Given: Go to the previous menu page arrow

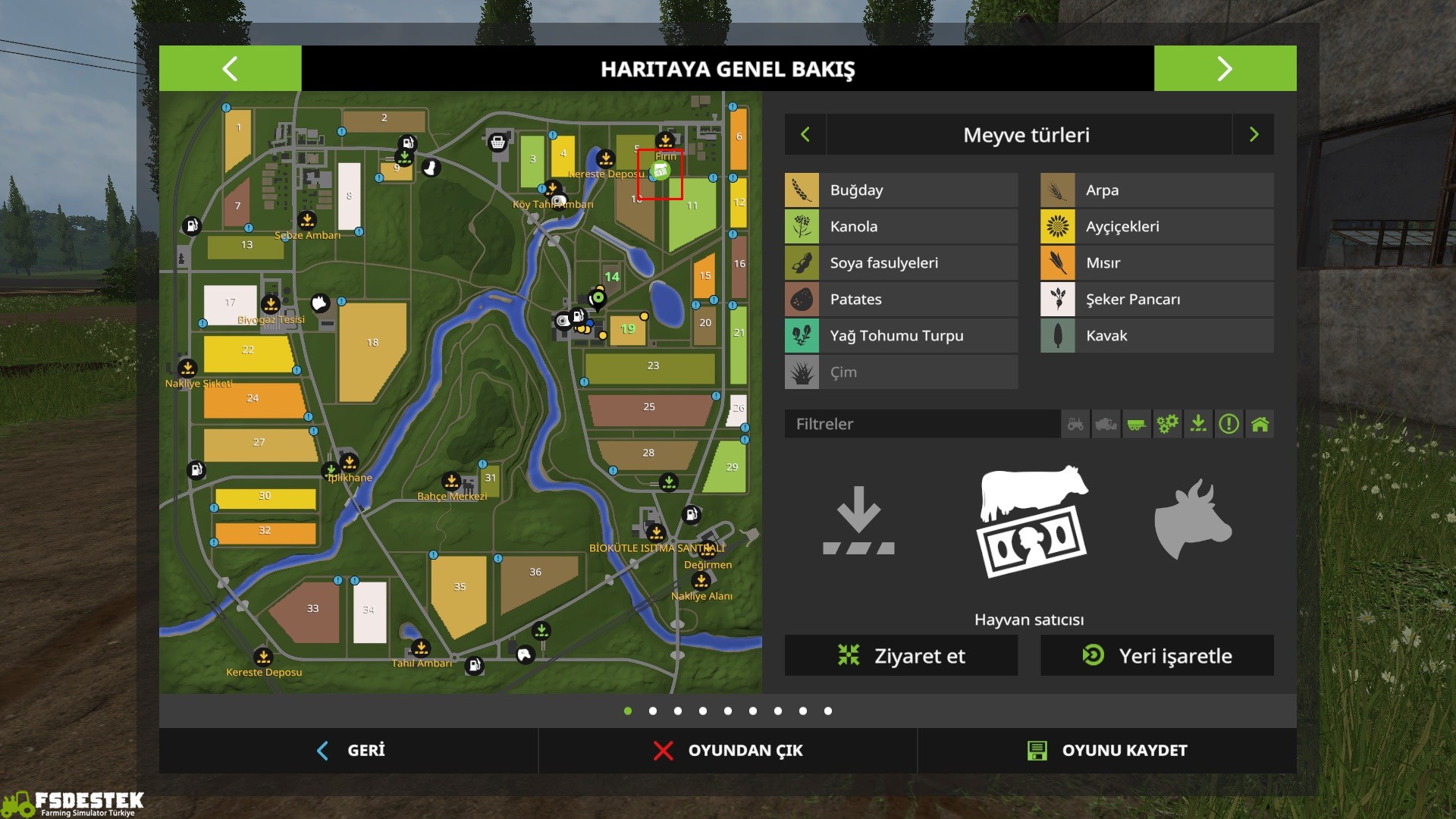Looking at the screenshot, I should tap(230, 68).
